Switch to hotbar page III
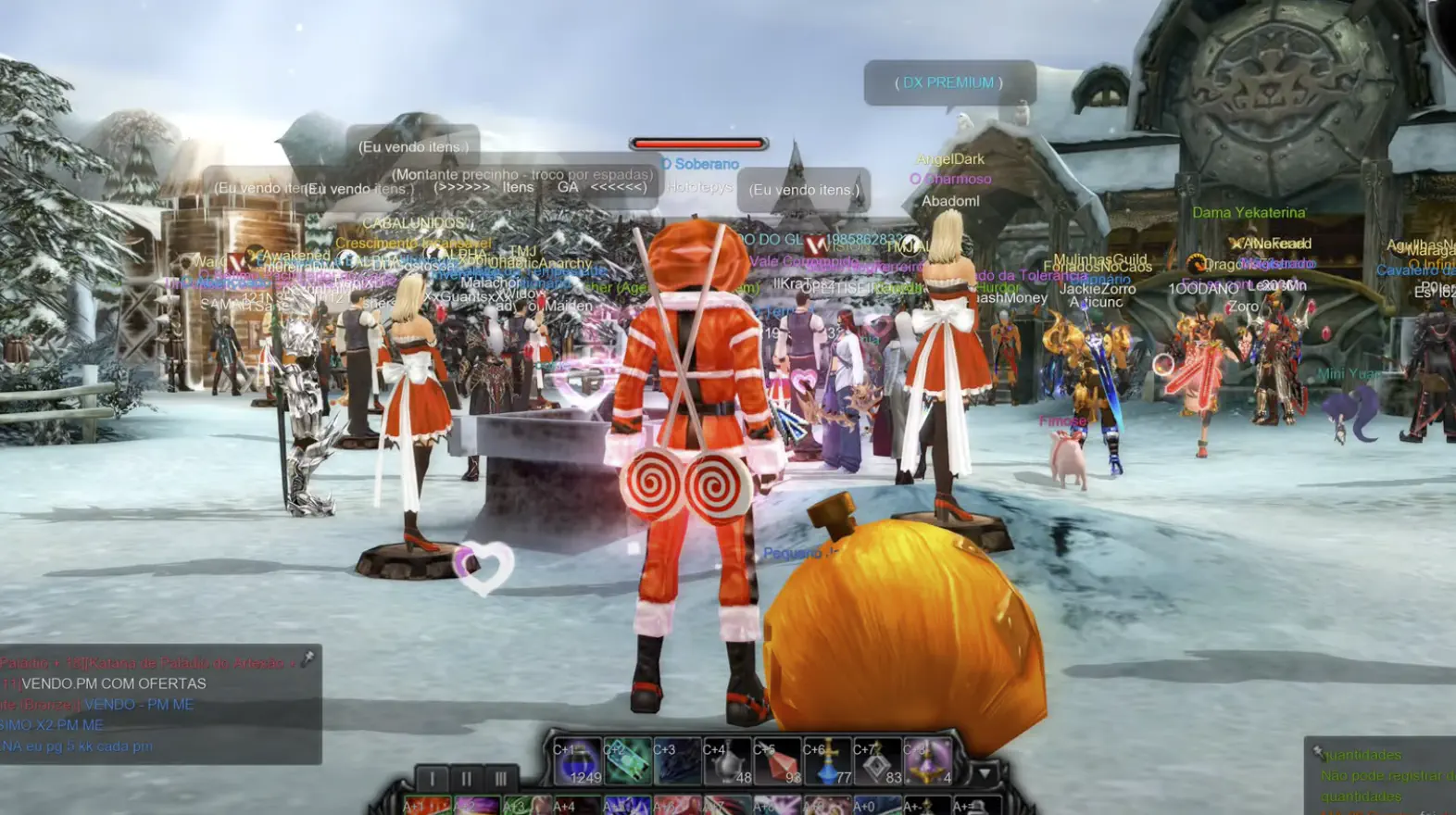Screen dimensions: 1456x815 pos(500,778)
